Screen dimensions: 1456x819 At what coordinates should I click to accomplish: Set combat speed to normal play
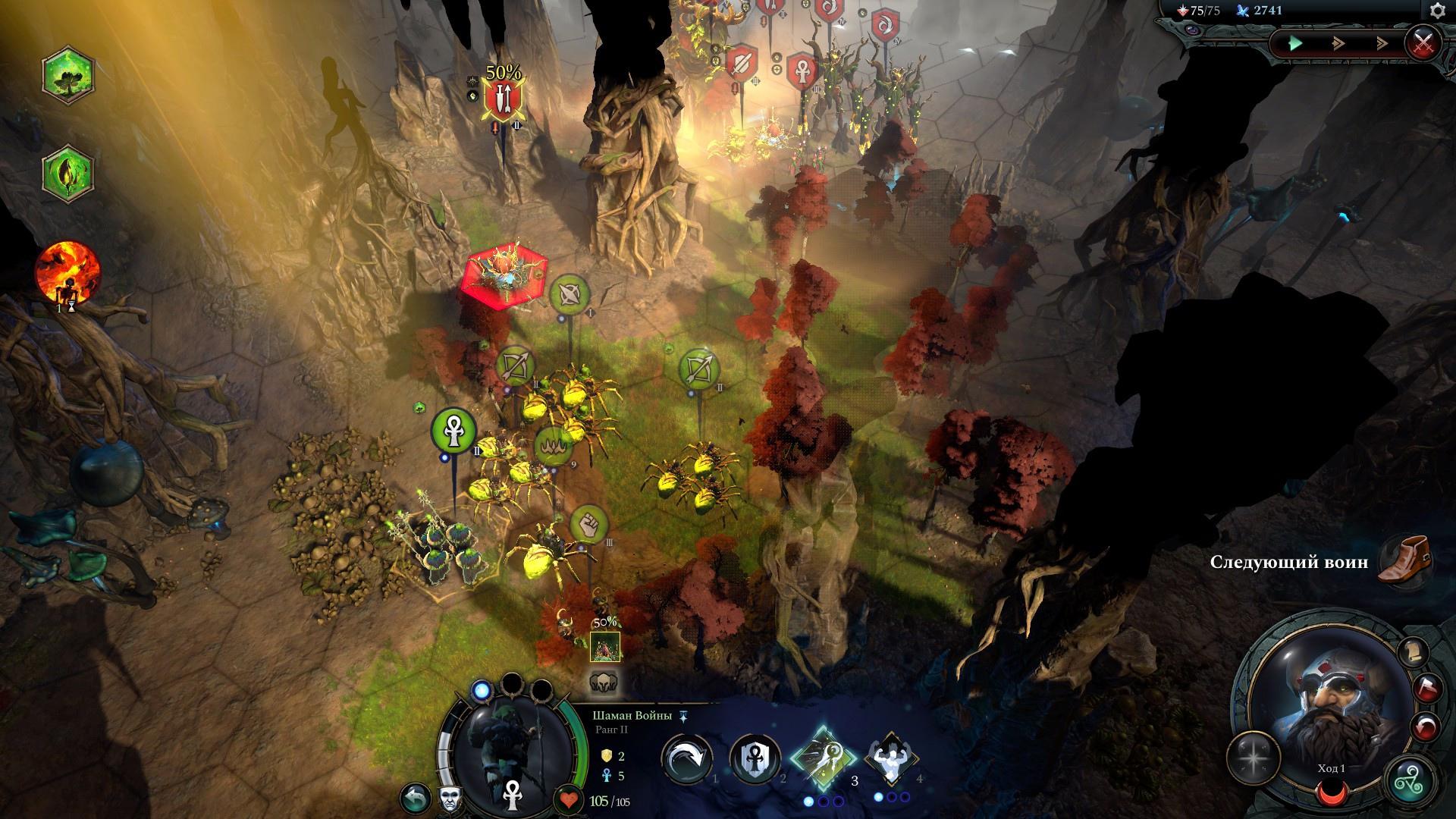coord(1295,43)
